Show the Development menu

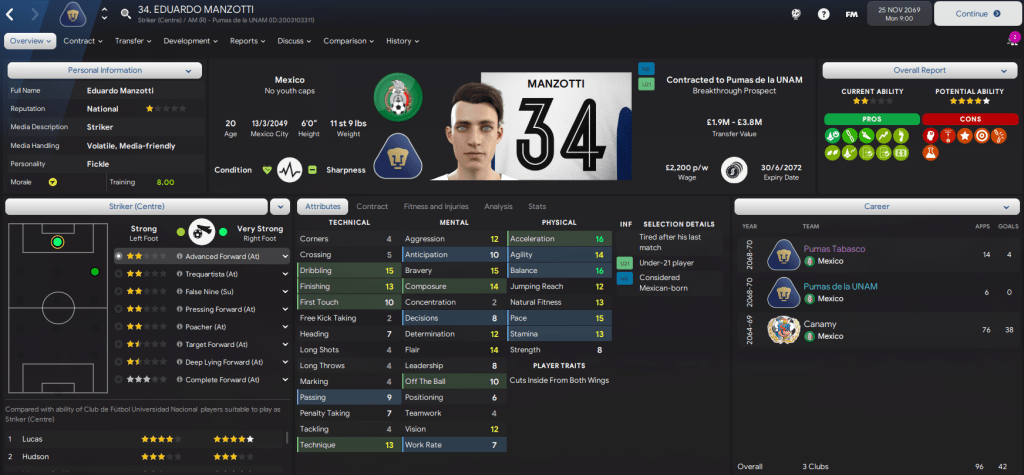point(190,41)
